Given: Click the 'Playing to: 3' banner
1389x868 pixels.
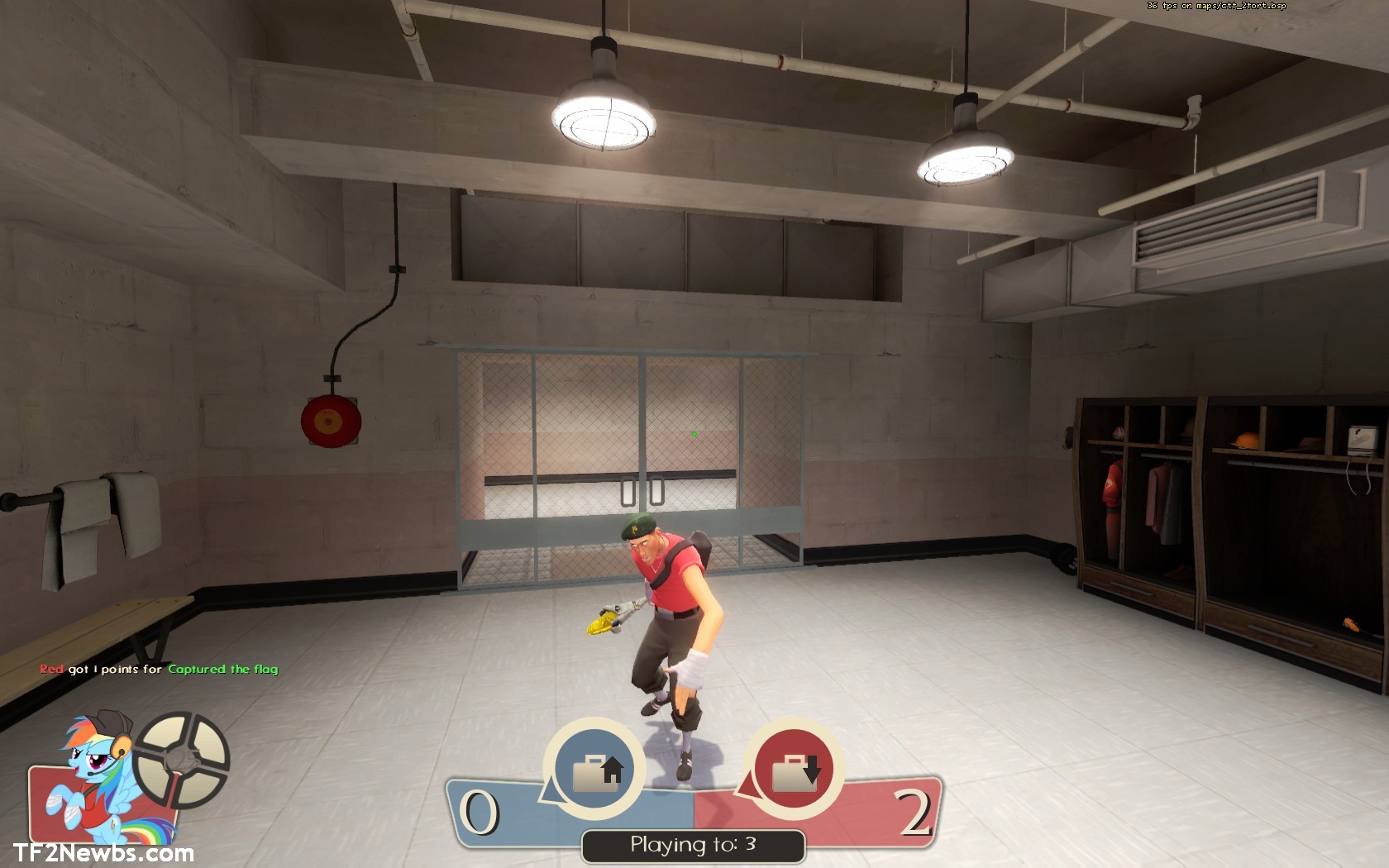Looking at the screenshot, I should point(693,846).
